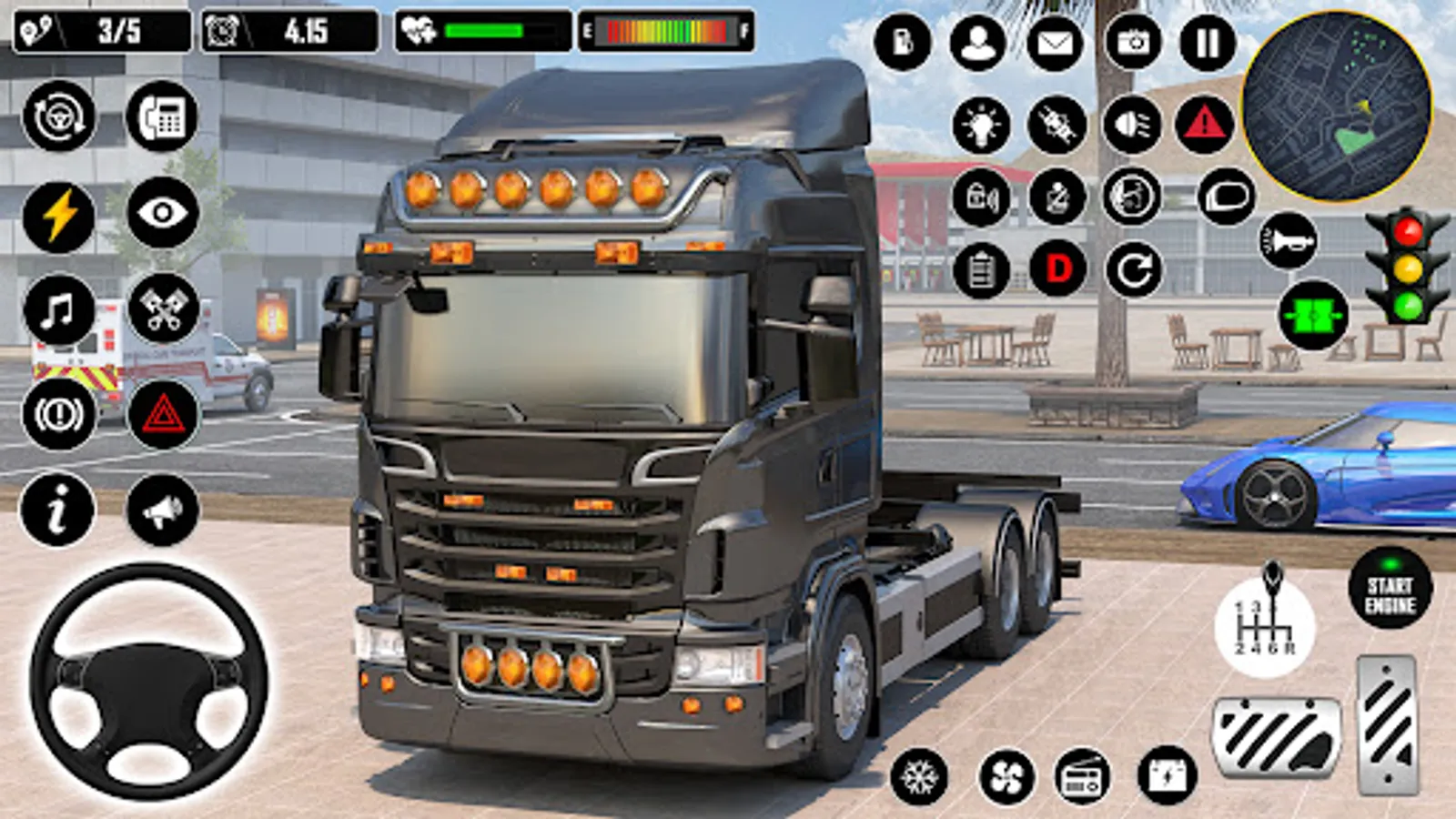This screenshot has width=1456, height=819.
Task: Toggle the headlight bulb icon
Action: [981, 125]
